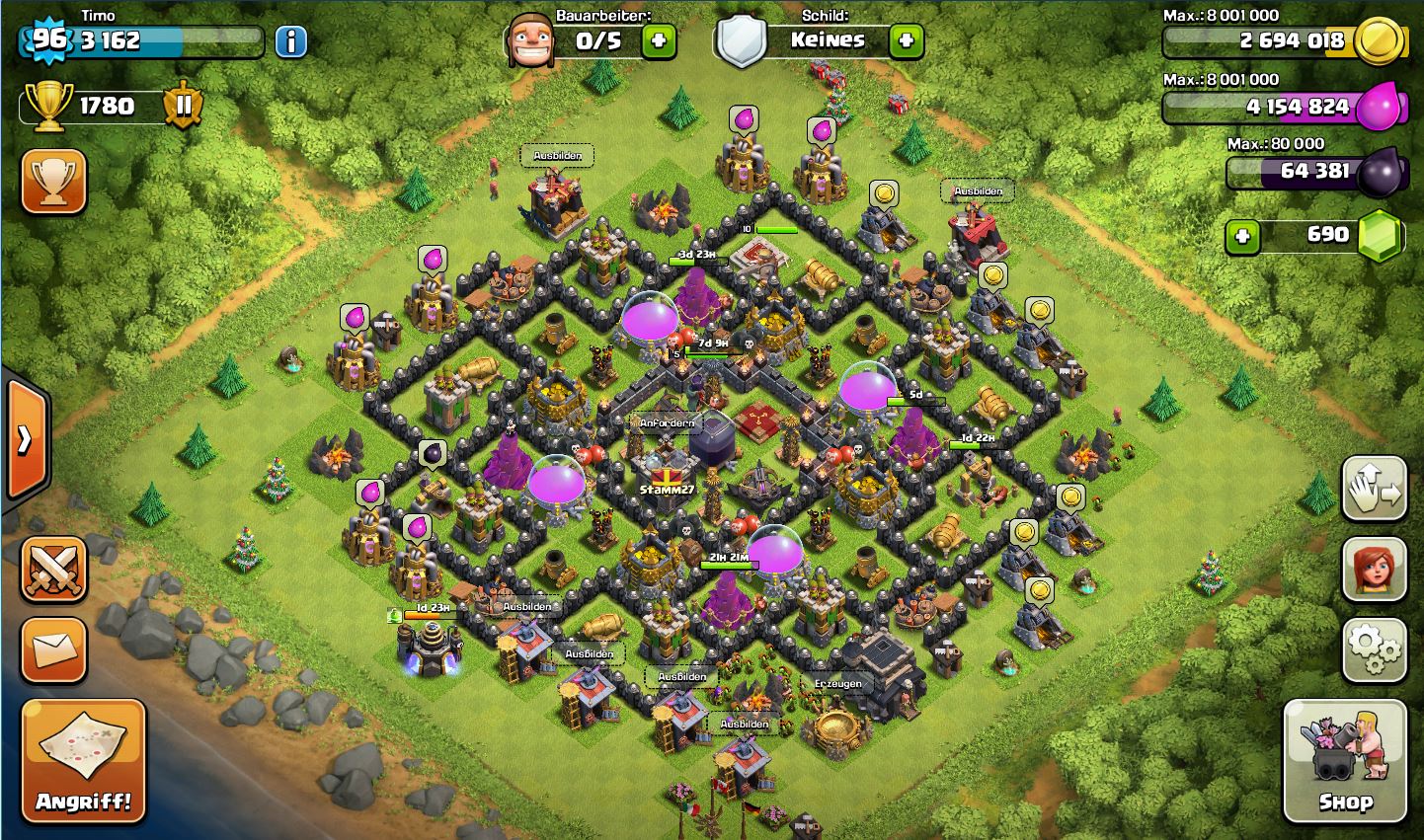The width and height of the screenshot is (1424, 840).
Task: Expand the side chat panel arrow
Action: (26, 439)
